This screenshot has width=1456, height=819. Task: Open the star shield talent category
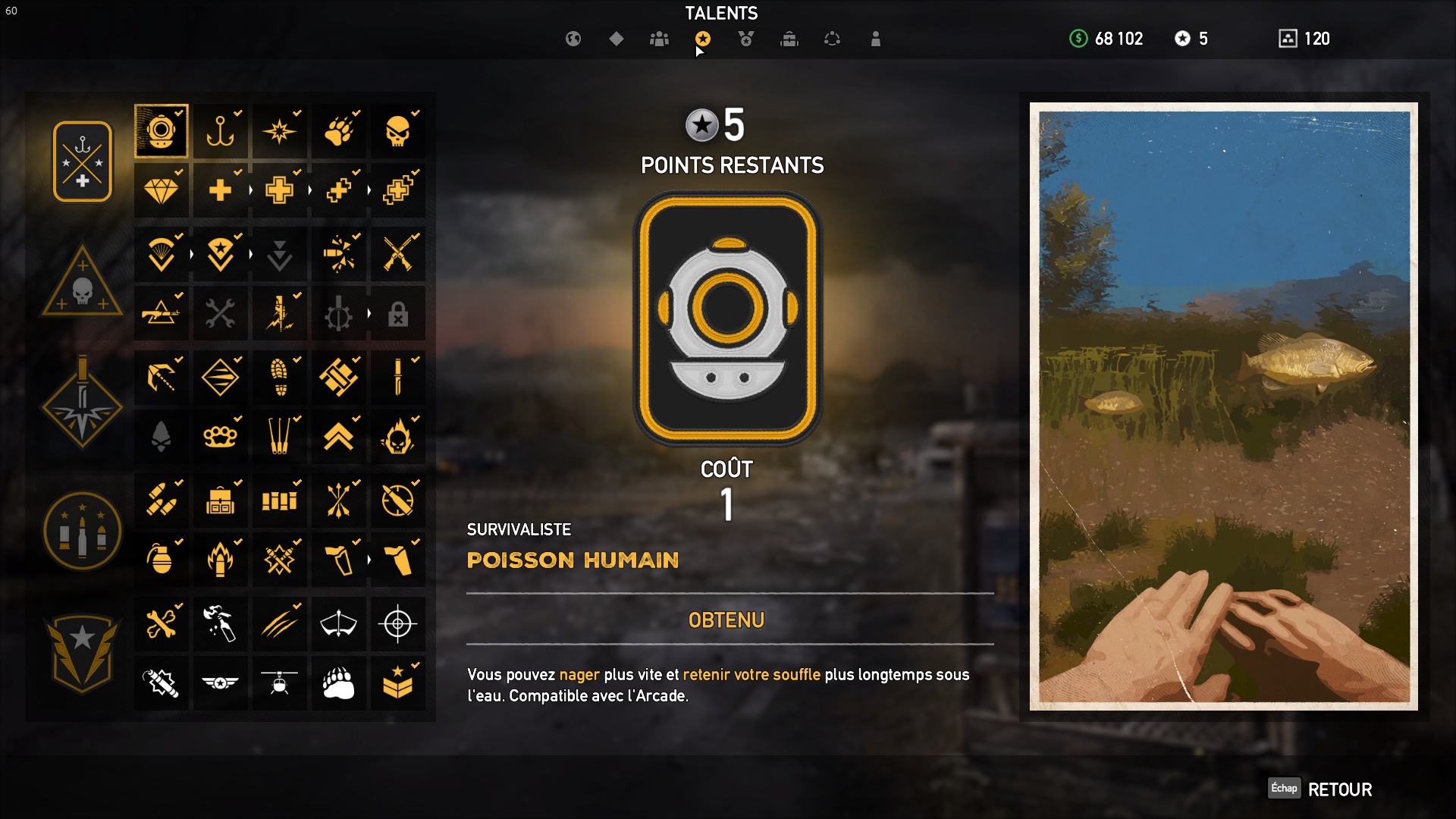pos(83,652)
